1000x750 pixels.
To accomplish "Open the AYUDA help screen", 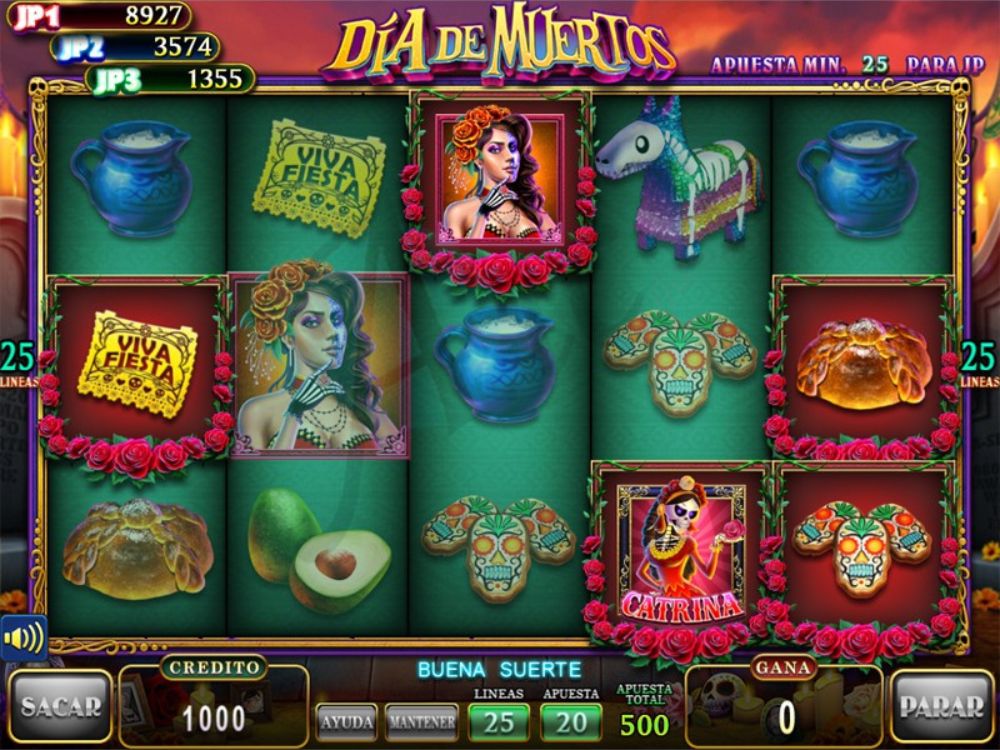I will (347, 720).
